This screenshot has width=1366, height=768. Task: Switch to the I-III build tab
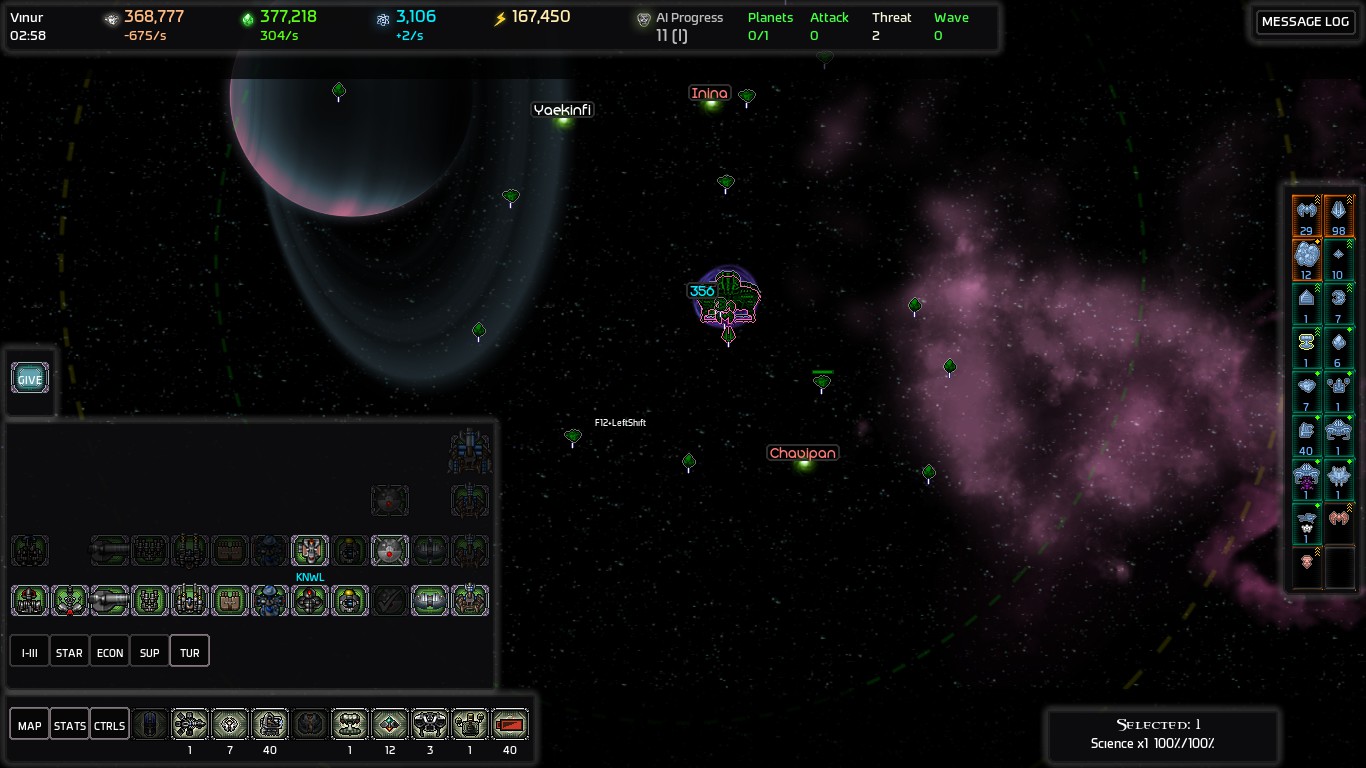30,652
